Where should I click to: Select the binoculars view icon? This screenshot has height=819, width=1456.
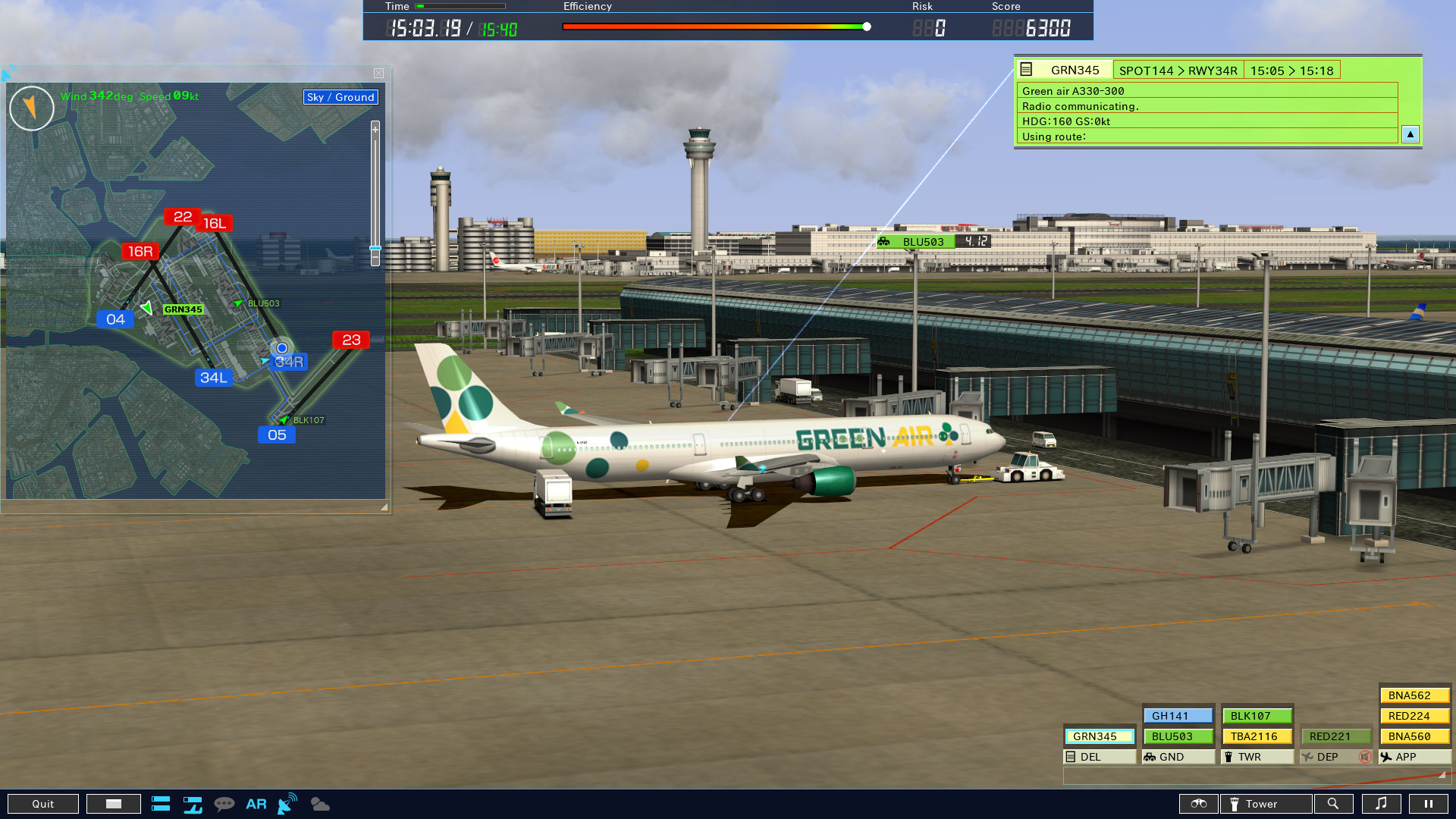coord(1199,804)
